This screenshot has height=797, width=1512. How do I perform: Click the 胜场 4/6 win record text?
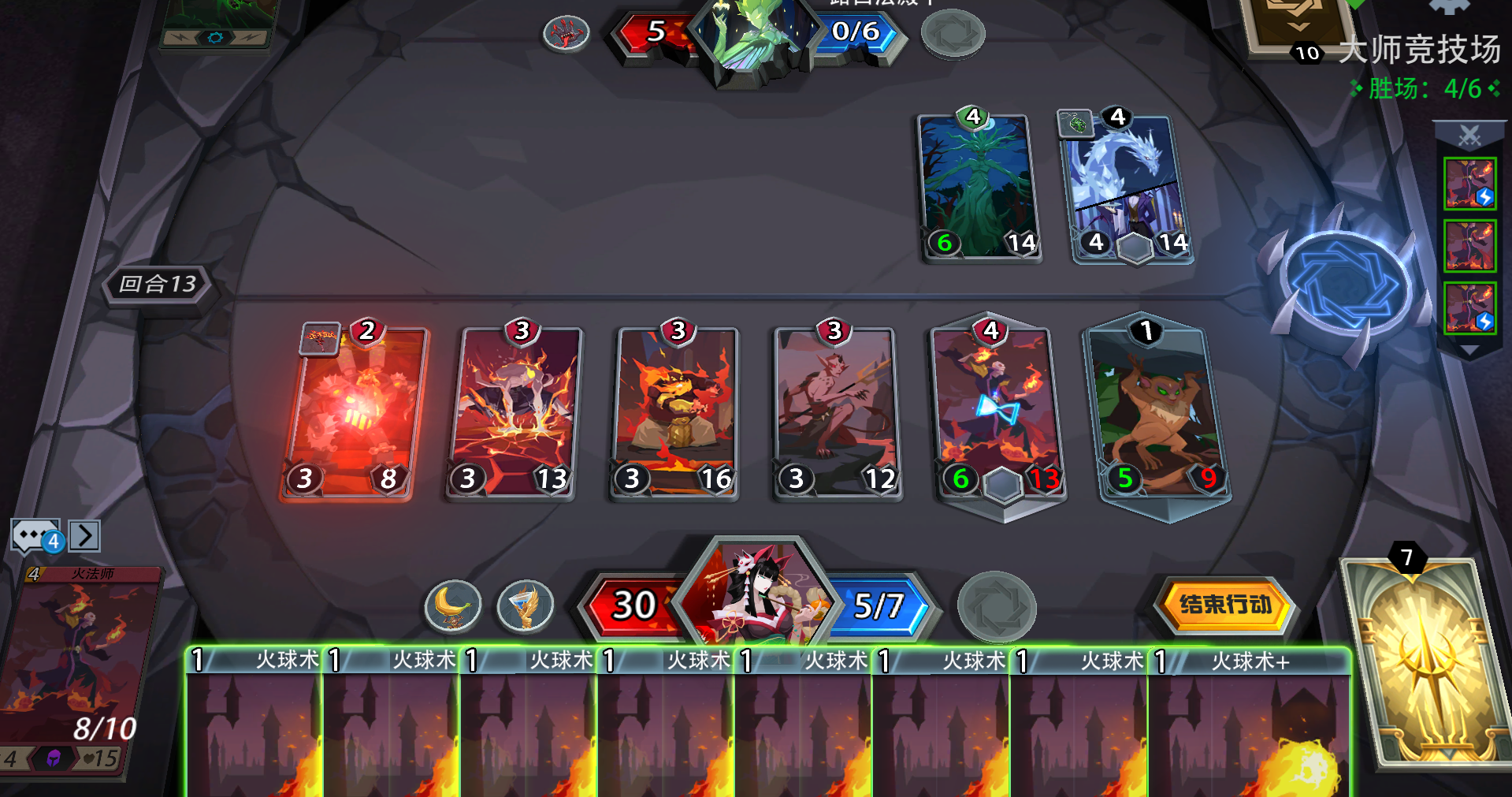(1423, 88)
